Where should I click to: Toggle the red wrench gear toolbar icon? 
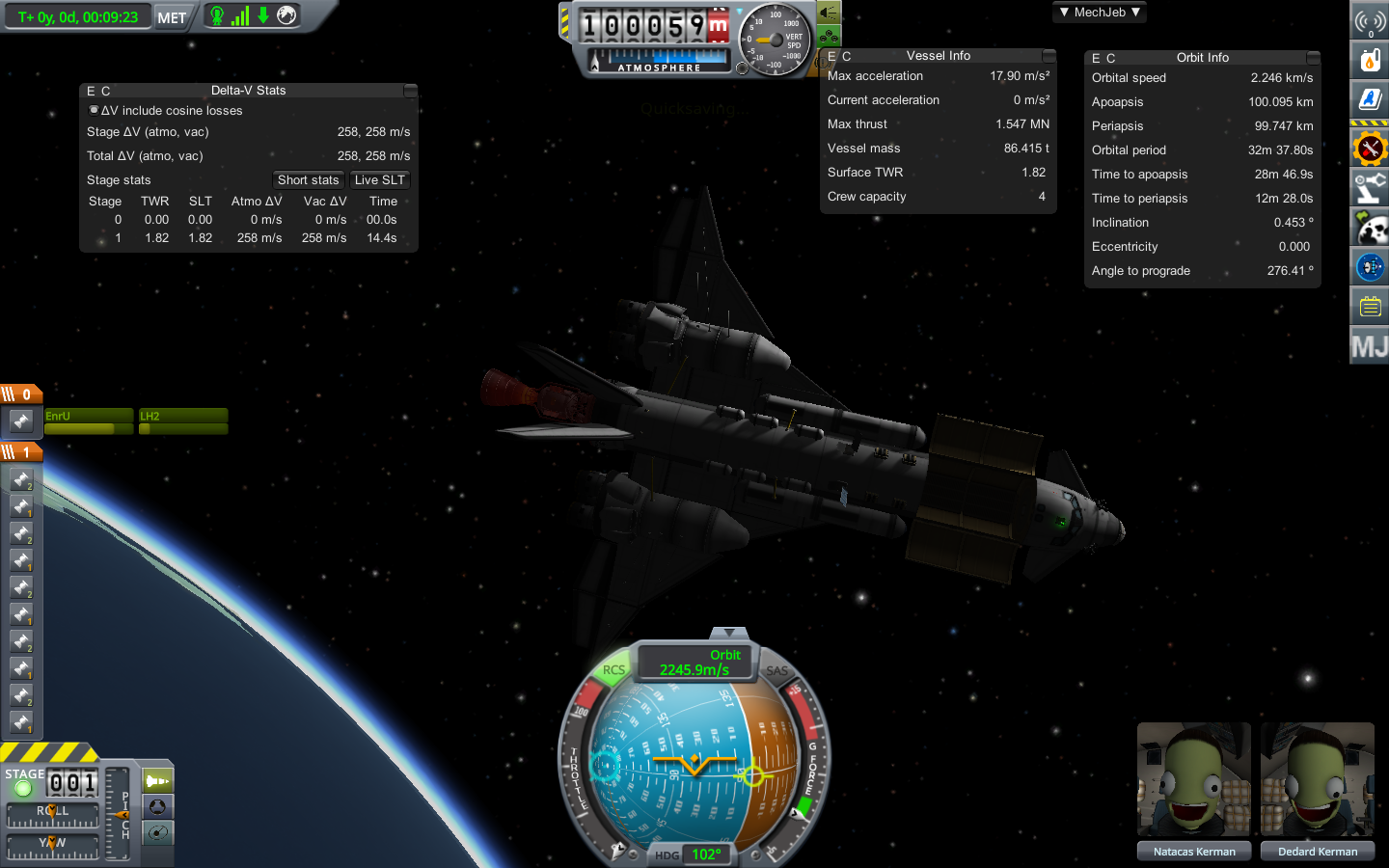(1370, 149)
